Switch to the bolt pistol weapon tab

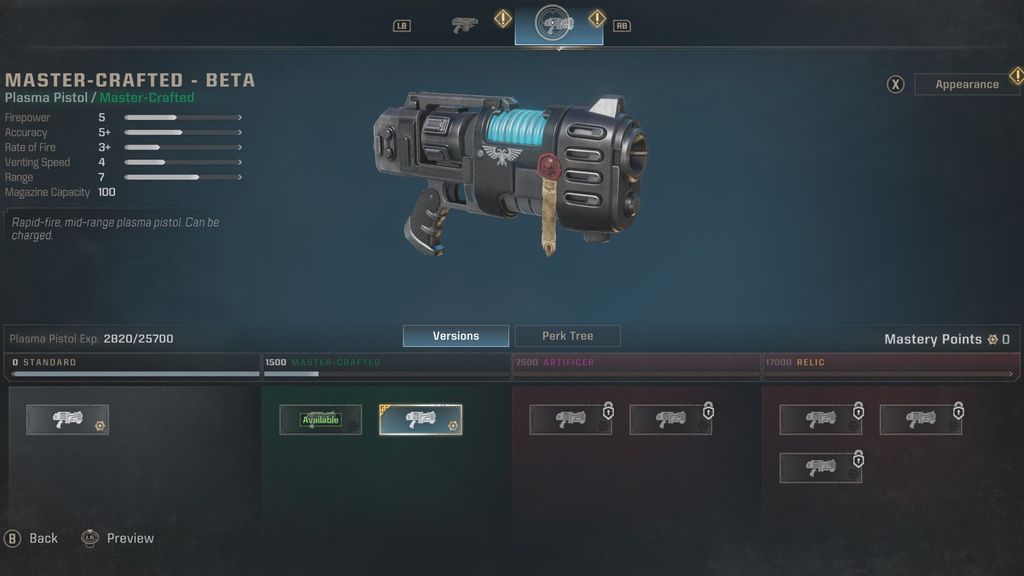464,25
